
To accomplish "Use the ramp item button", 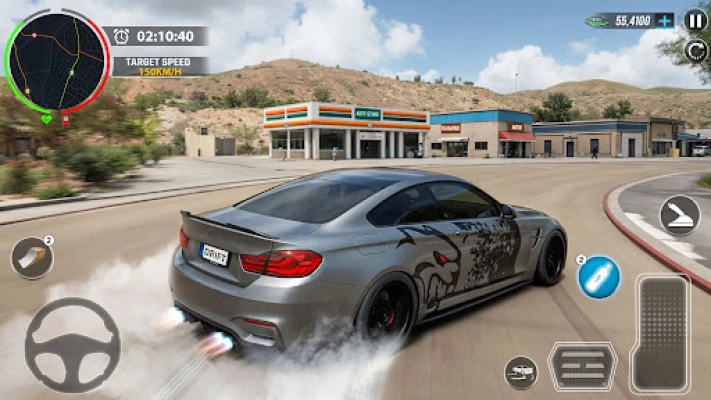I will [x=32, y=258].
